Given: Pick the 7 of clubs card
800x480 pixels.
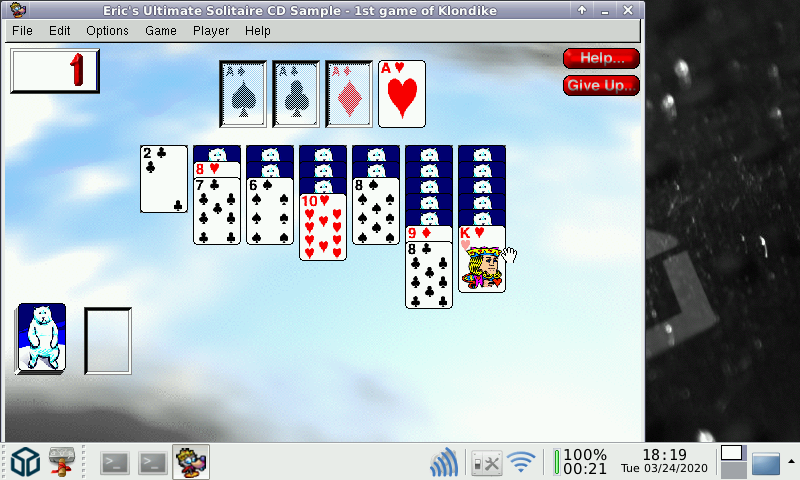Looking at the screenshot, I should (x=217, y=212).
